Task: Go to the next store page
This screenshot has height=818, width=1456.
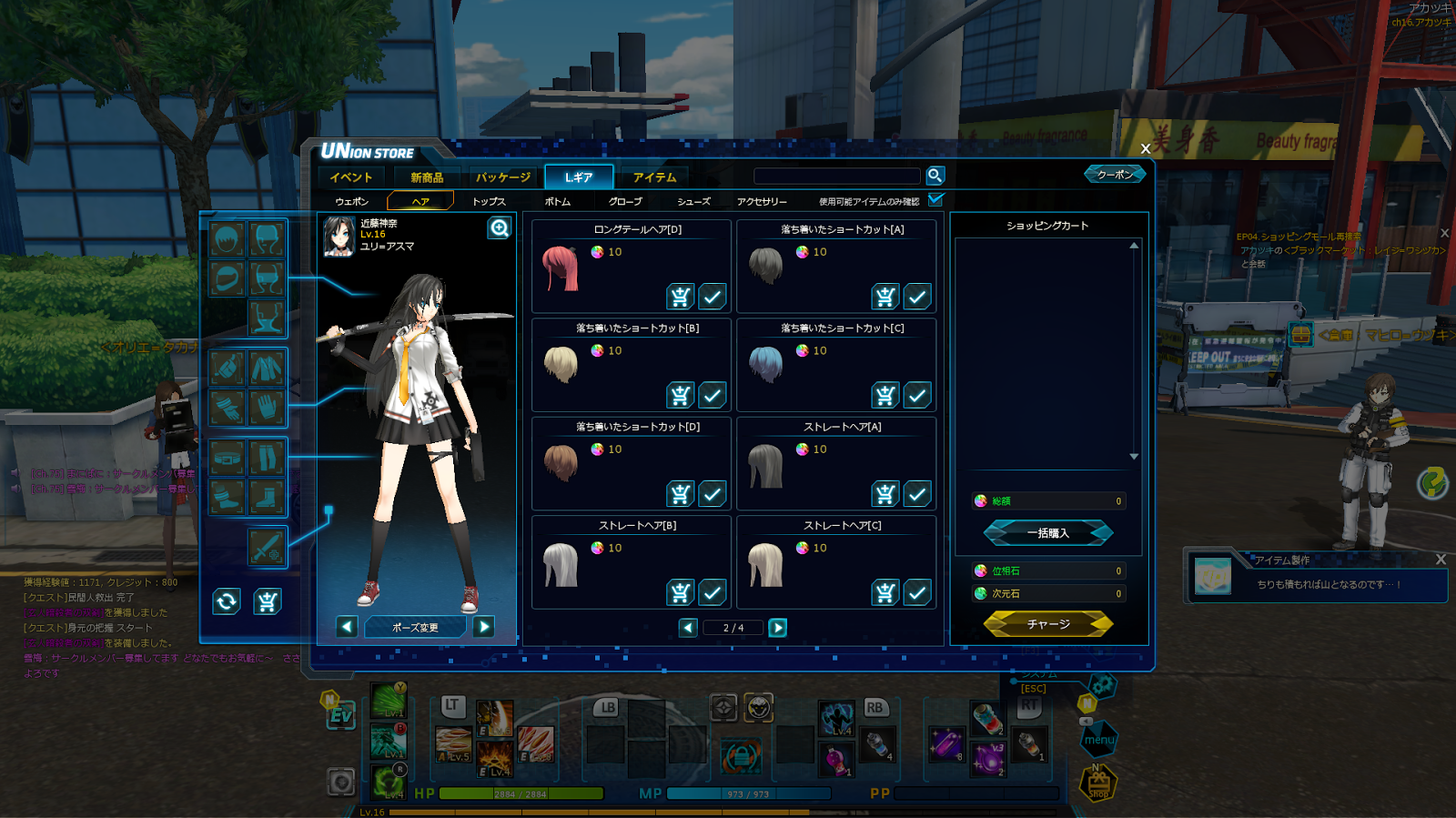Action: pos(778,628)
